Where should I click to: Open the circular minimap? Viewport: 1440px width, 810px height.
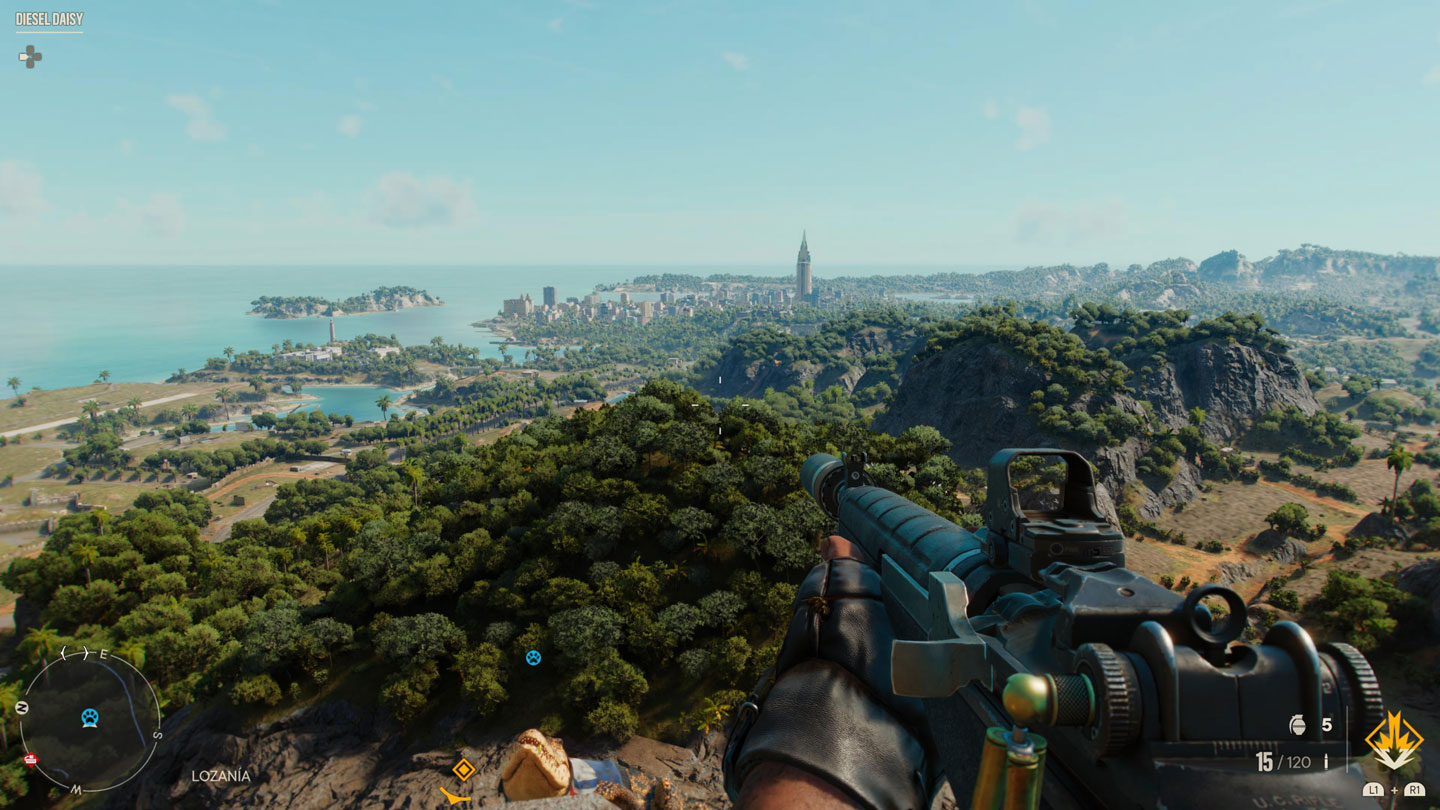coord(90,720)
